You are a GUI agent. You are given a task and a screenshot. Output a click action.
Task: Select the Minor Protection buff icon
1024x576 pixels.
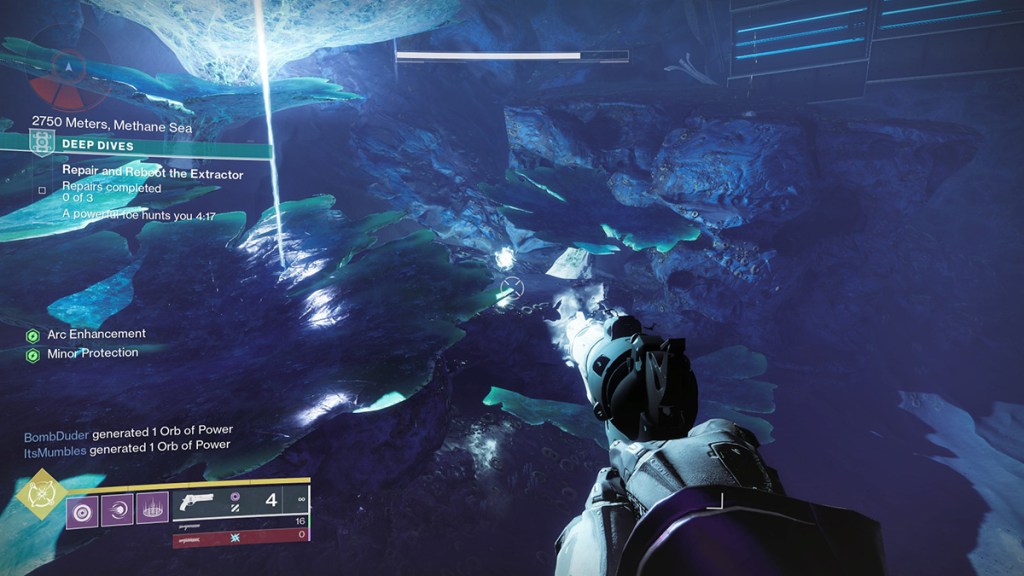(33, 354)
